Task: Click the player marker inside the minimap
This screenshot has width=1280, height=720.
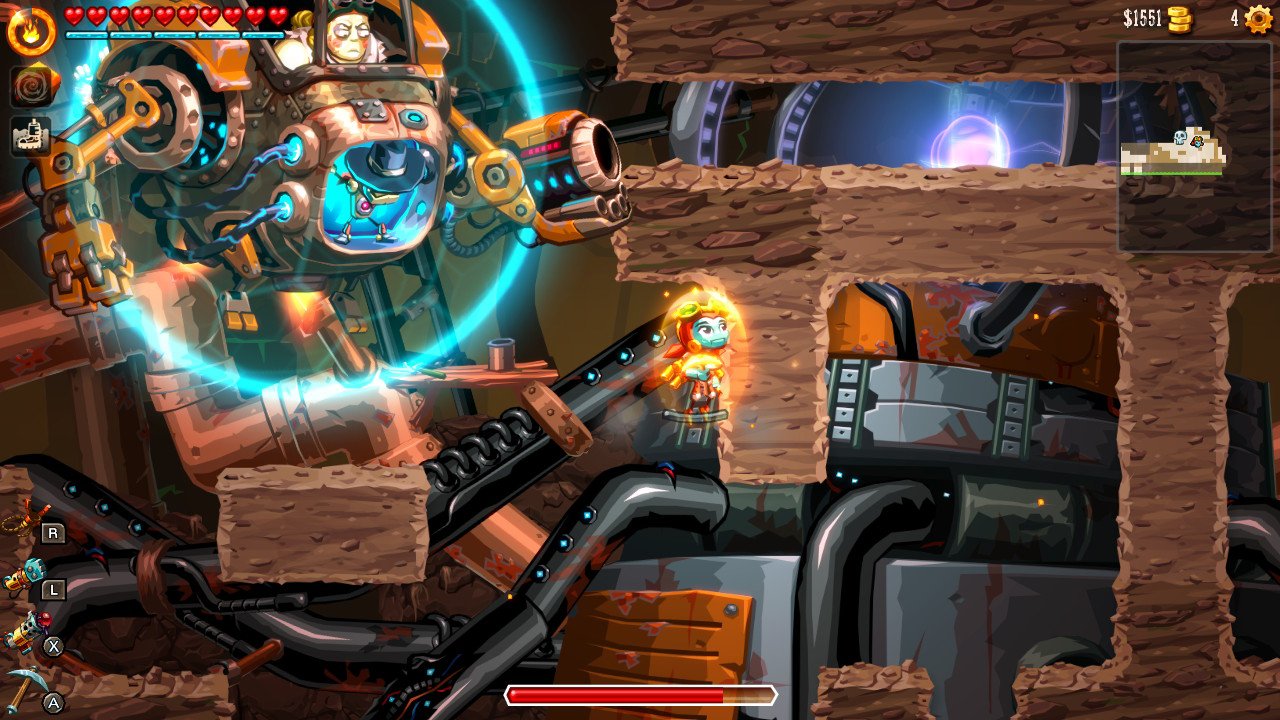Action: tap(1197, 142)
